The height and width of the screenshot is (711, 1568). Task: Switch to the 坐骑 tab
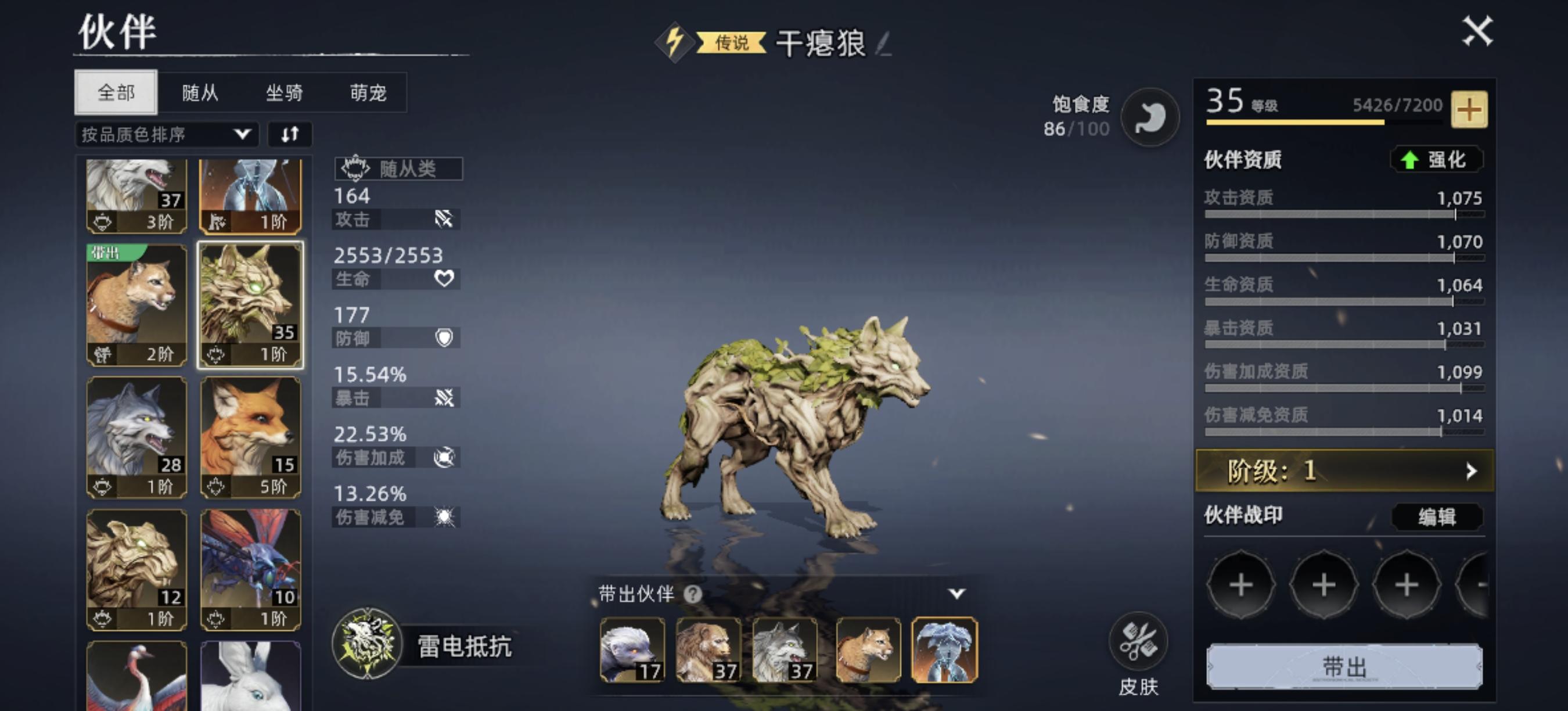(x=286, y=92)
